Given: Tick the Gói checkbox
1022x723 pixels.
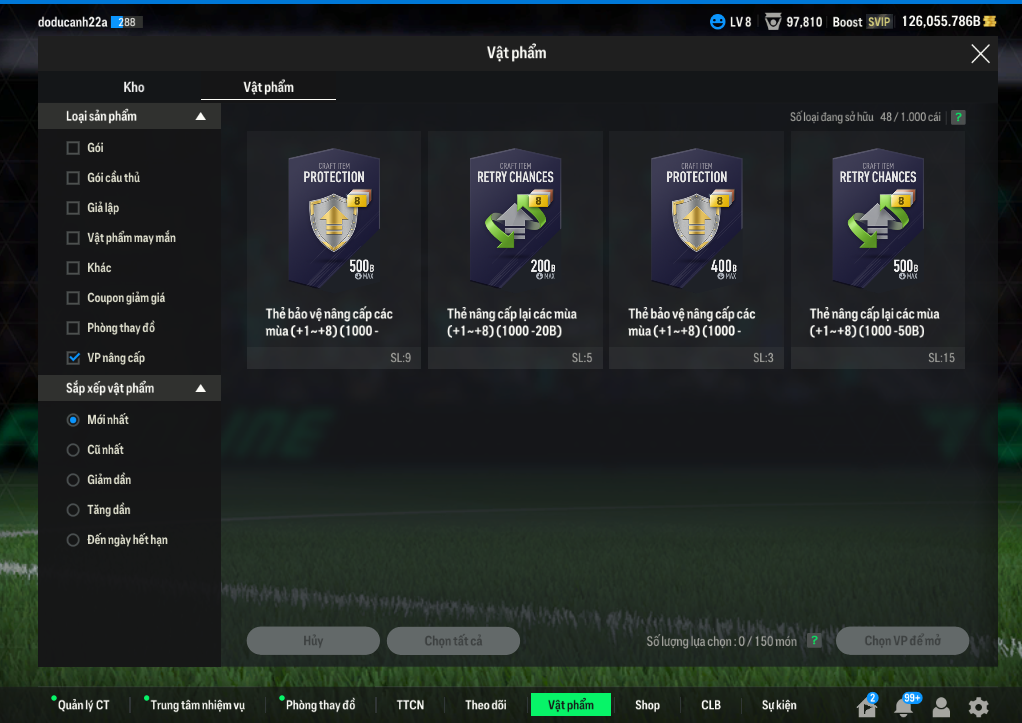Looking at the screenshot, I should pyautogui.click(x=73, y=148).
